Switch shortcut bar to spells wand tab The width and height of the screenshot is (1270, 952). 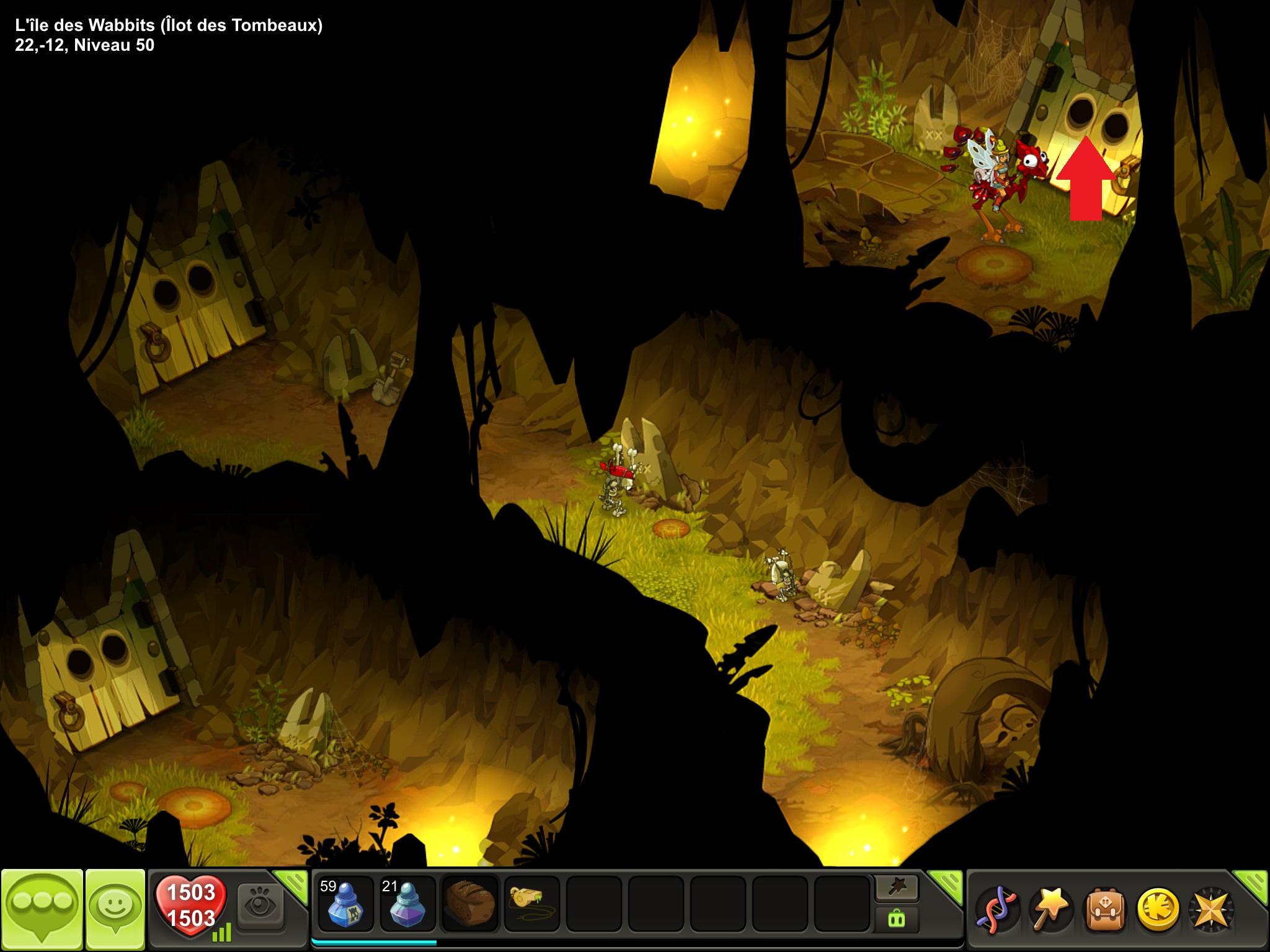click(897, 888)
